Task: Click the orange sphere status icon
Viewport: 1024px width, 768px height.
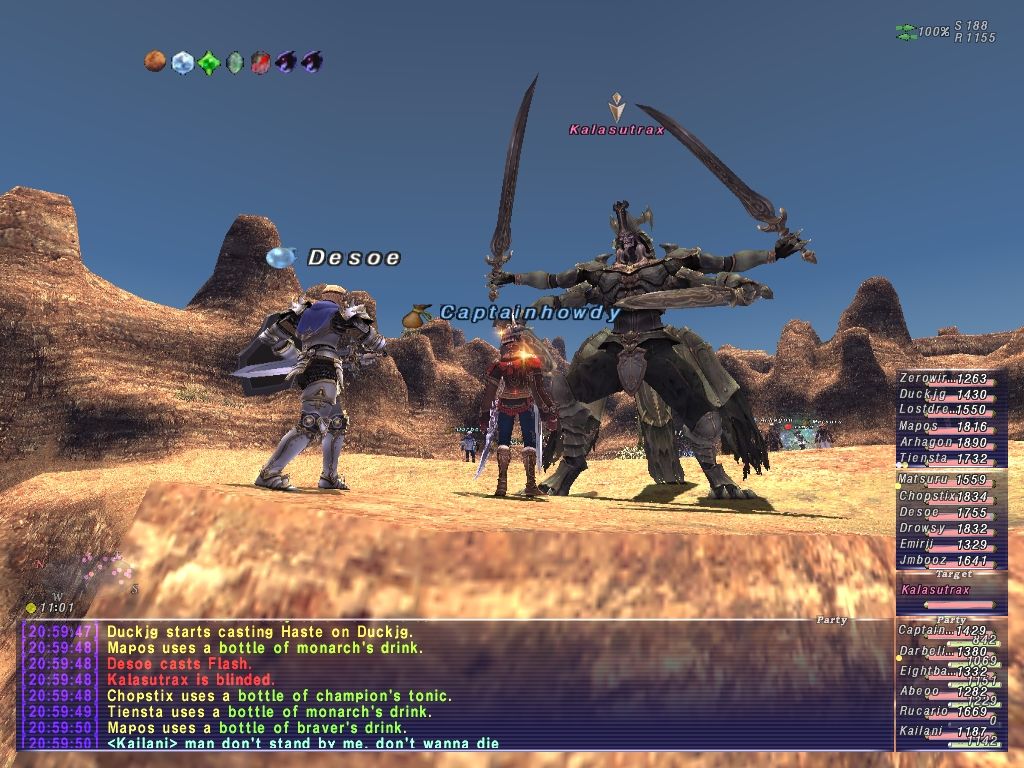Action: 154,63
